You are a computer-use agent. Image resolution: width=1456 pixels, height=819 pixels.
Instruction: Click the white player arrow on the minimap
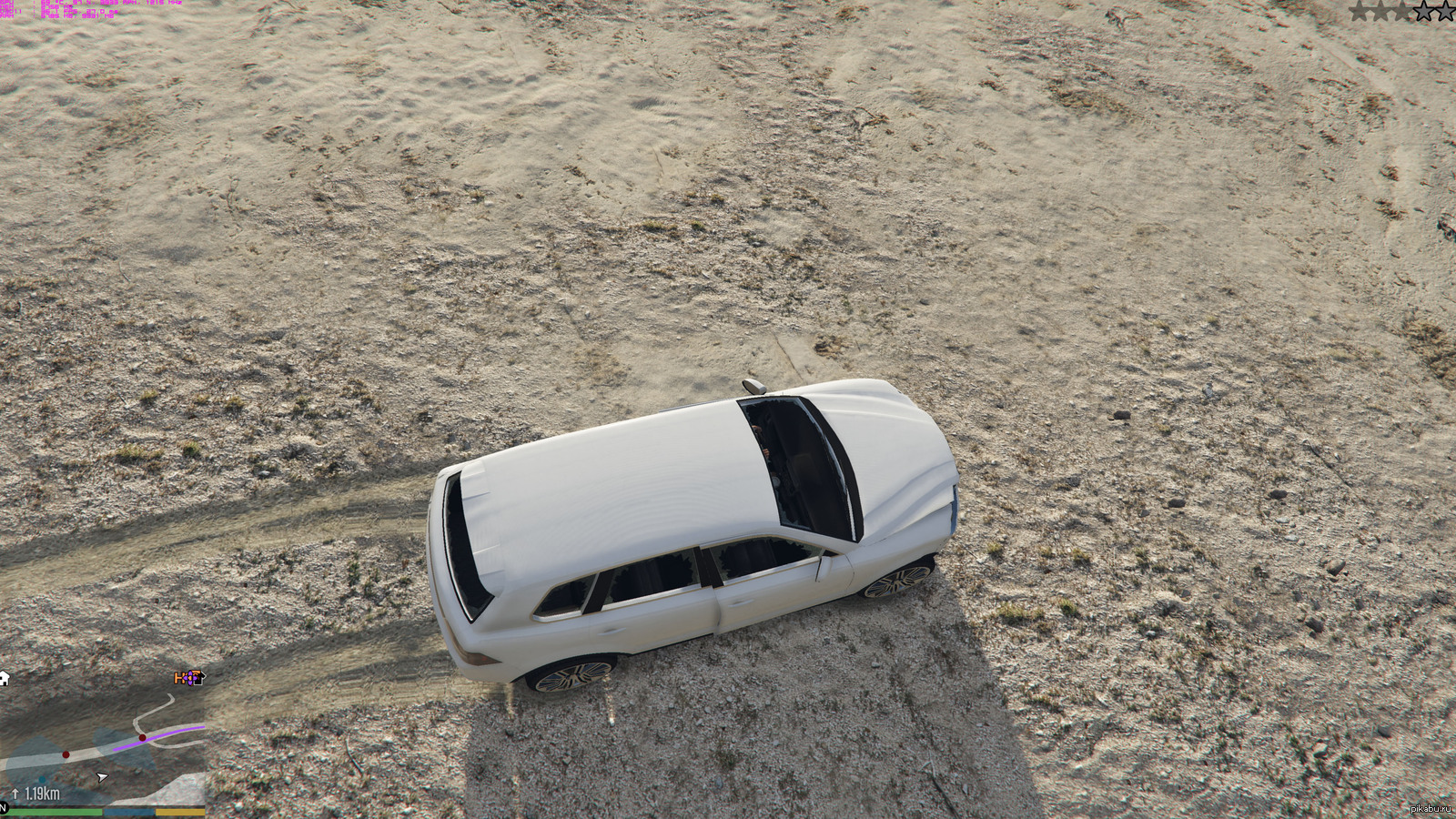point(102,777)
